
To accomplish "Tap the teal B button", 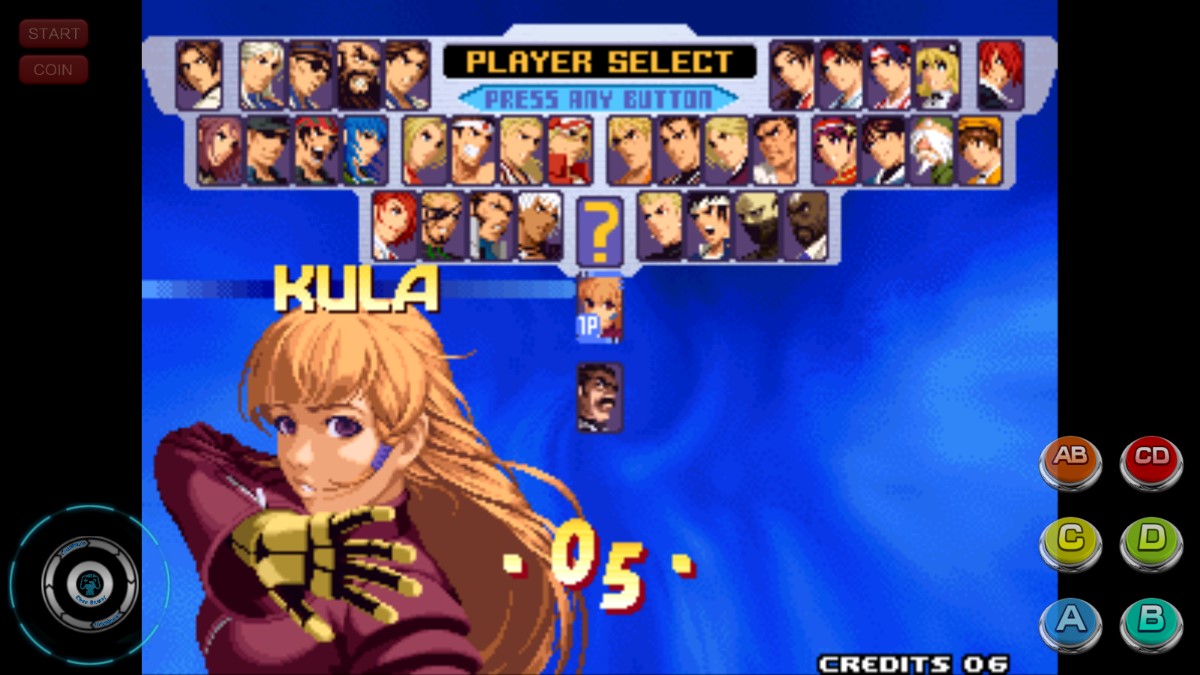I will [1151, 622].
